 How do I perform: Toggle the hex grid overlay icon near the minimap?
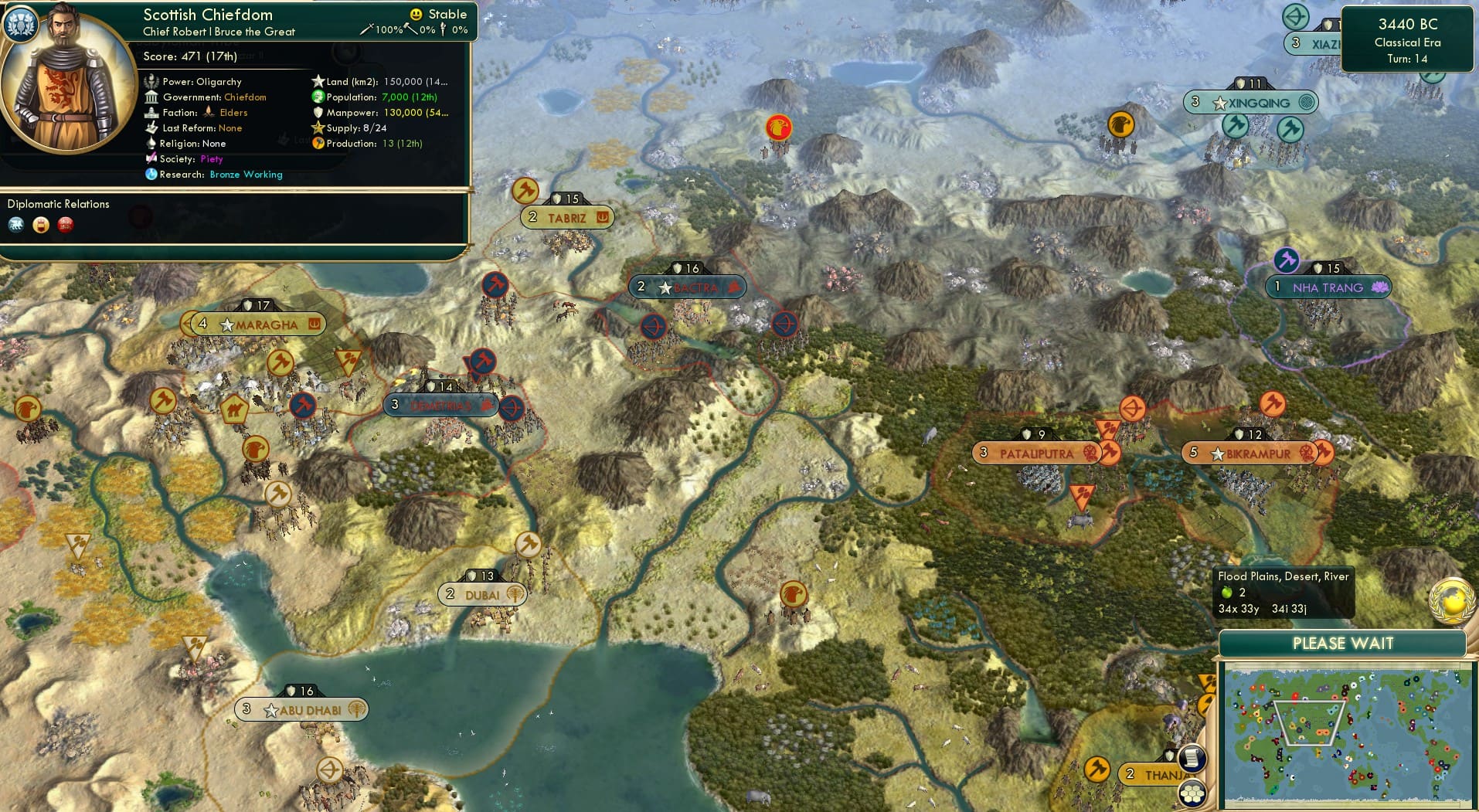pos(1193,793)
